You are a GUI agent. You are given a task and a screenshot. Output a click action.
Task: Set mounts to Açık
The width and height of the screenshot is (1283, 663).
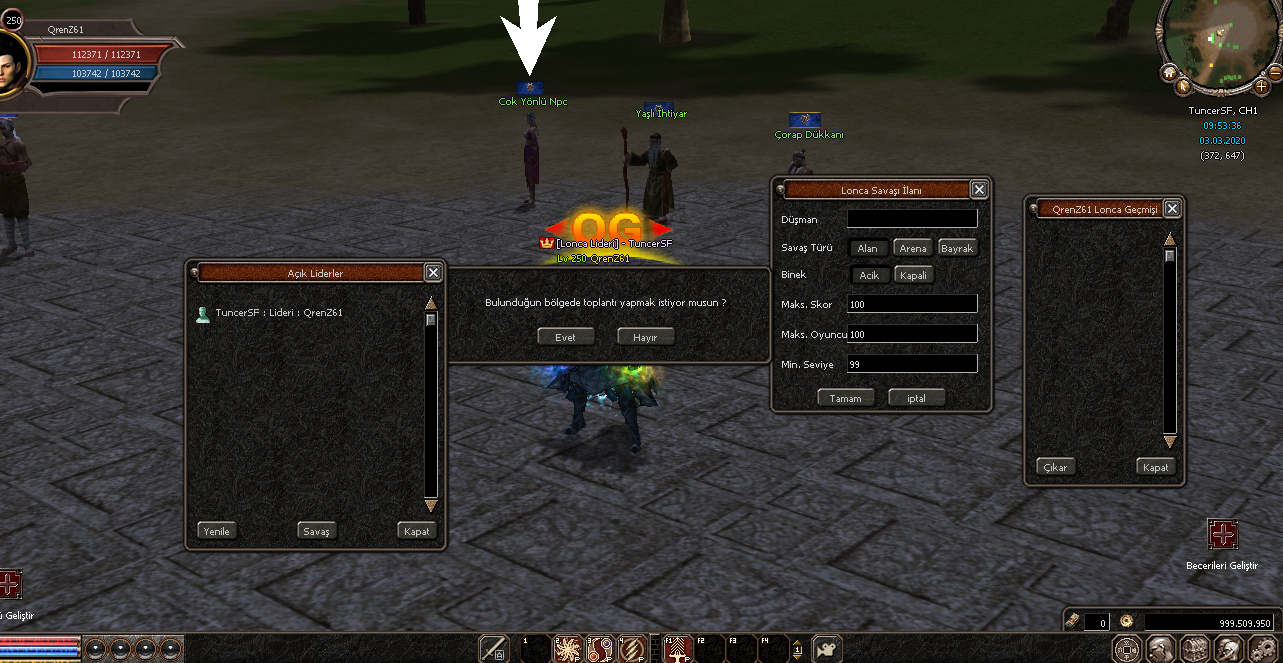(868, 275)
